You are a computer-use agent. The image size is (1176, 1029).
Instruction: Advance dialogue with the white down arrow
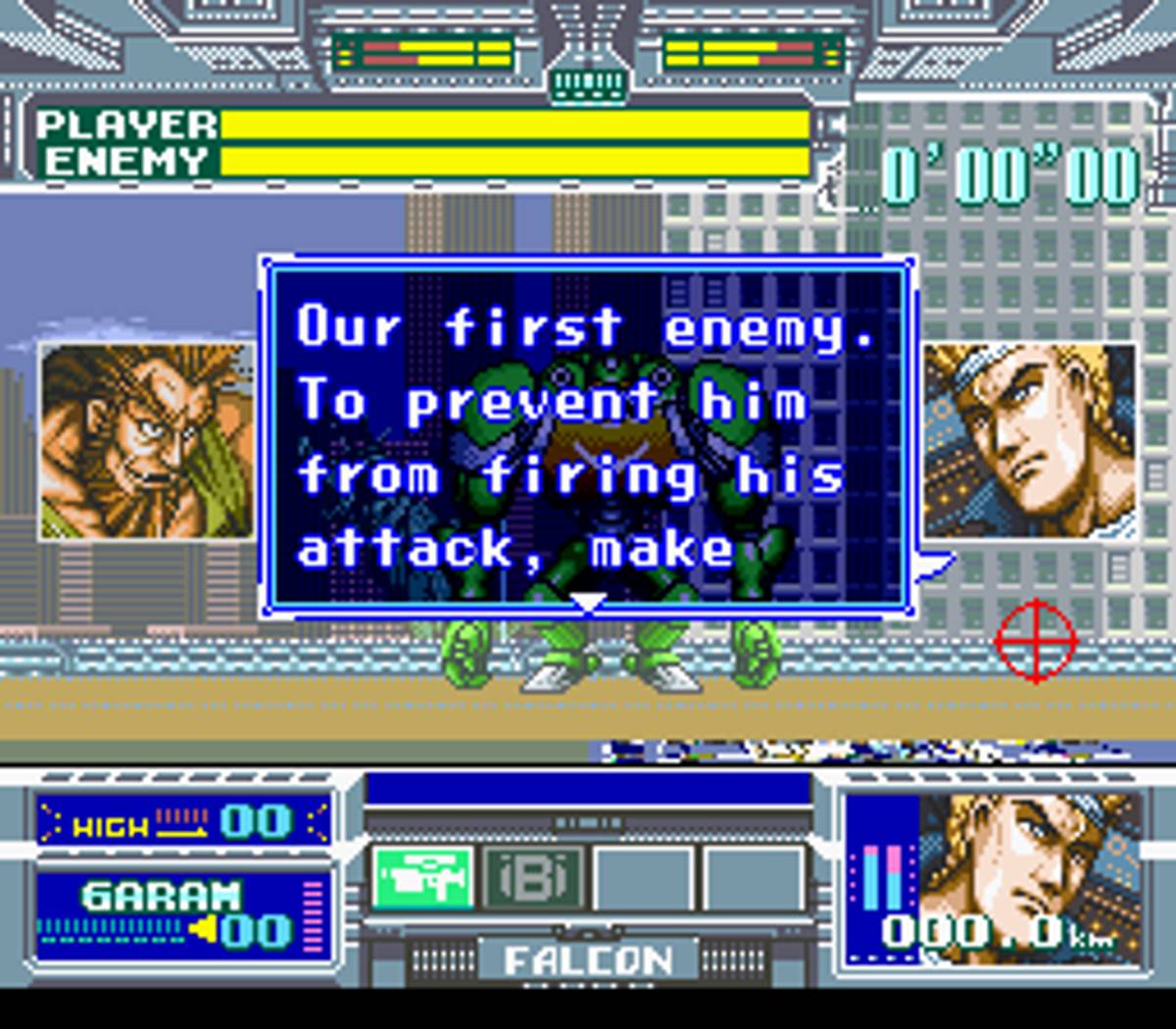pyautogui.click(x=588, y=602)
